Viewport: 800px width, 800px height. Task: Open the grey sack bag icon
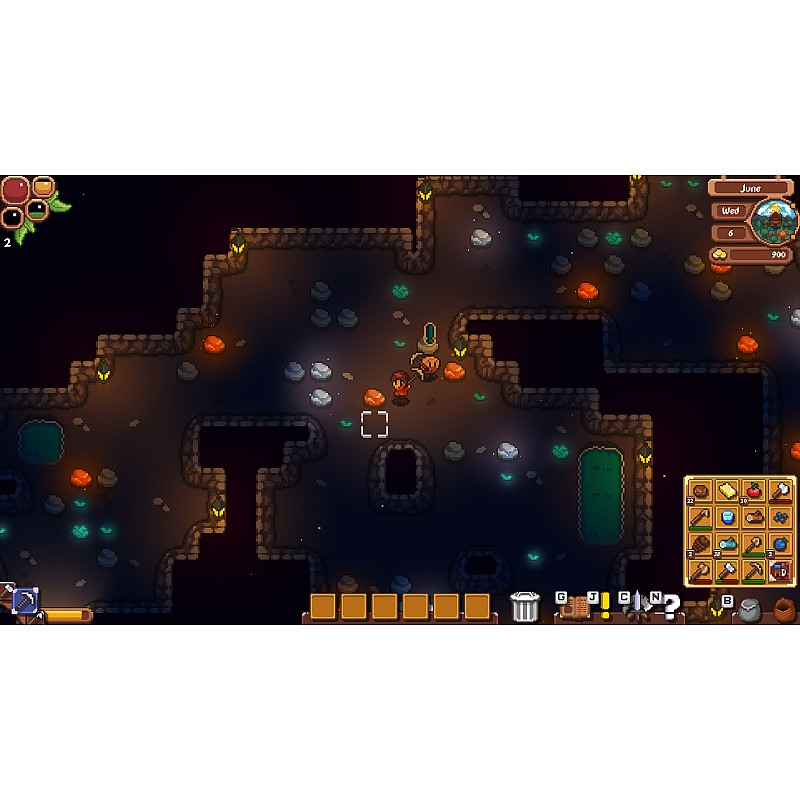pyautogui.click(x=750, y=611)
